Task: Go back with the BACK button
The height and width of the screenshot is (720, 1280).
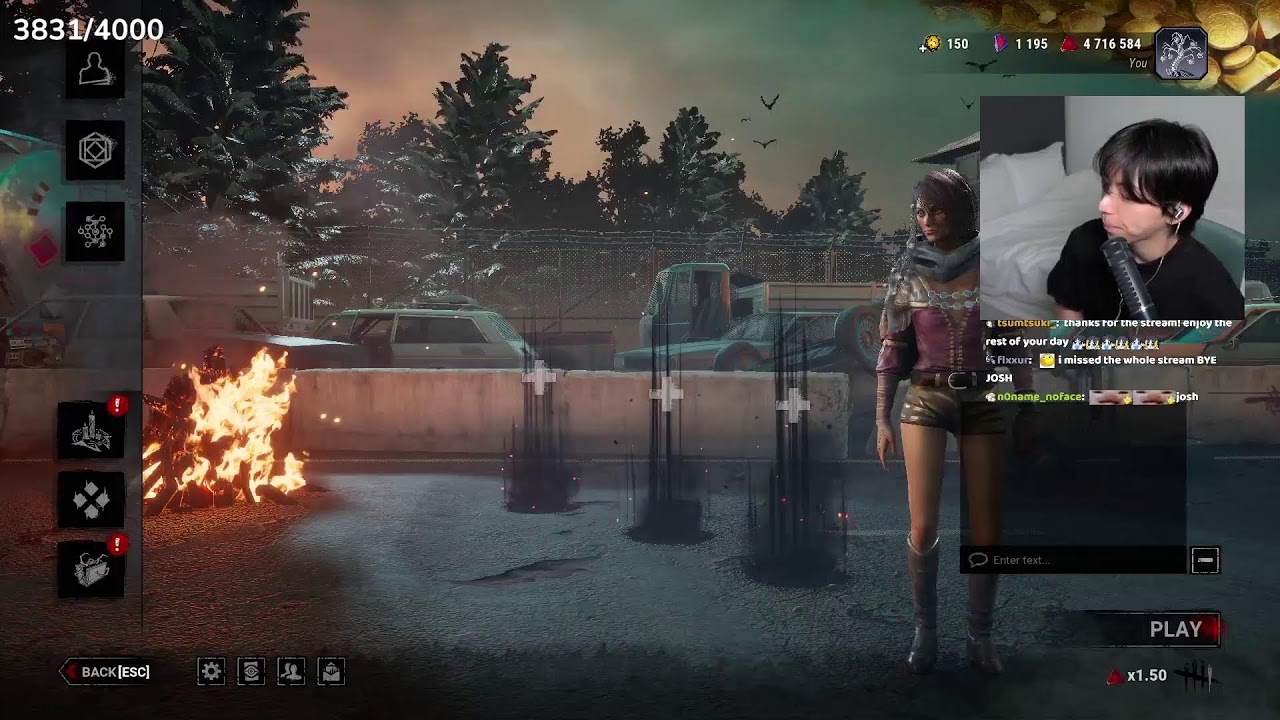Action: (x=107, y=672)
